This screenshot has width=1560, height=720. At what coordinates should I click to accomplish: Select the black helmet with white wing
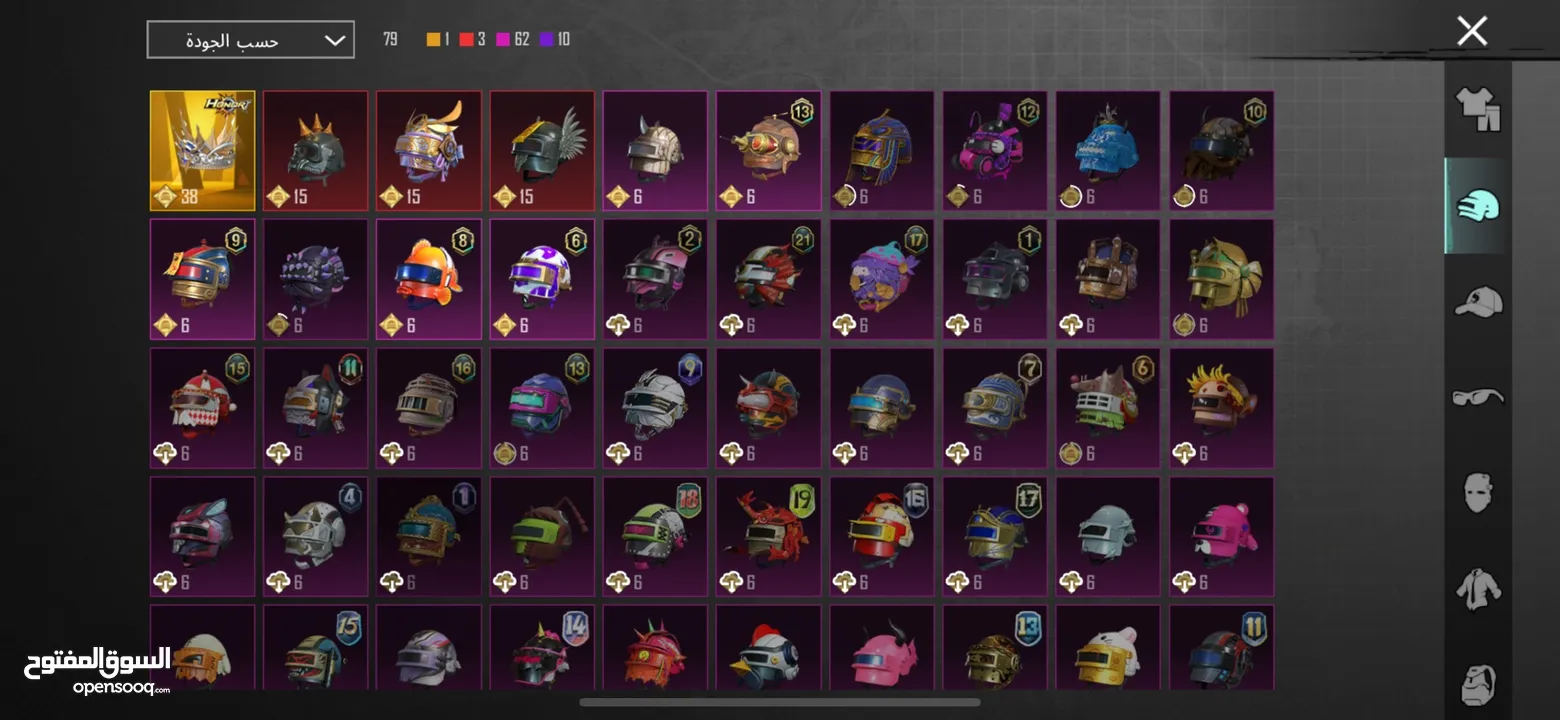542,151
